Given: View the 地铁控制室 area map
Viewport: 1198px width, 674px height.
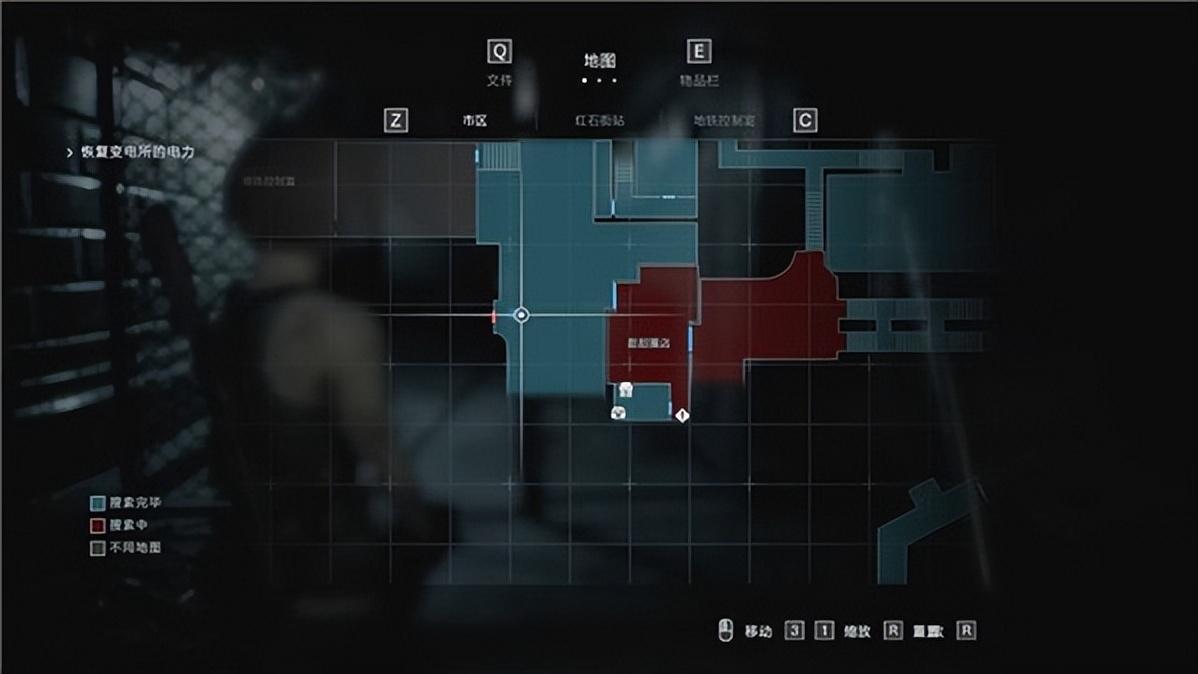Looking at the screenshot, I should coord(723,121).
